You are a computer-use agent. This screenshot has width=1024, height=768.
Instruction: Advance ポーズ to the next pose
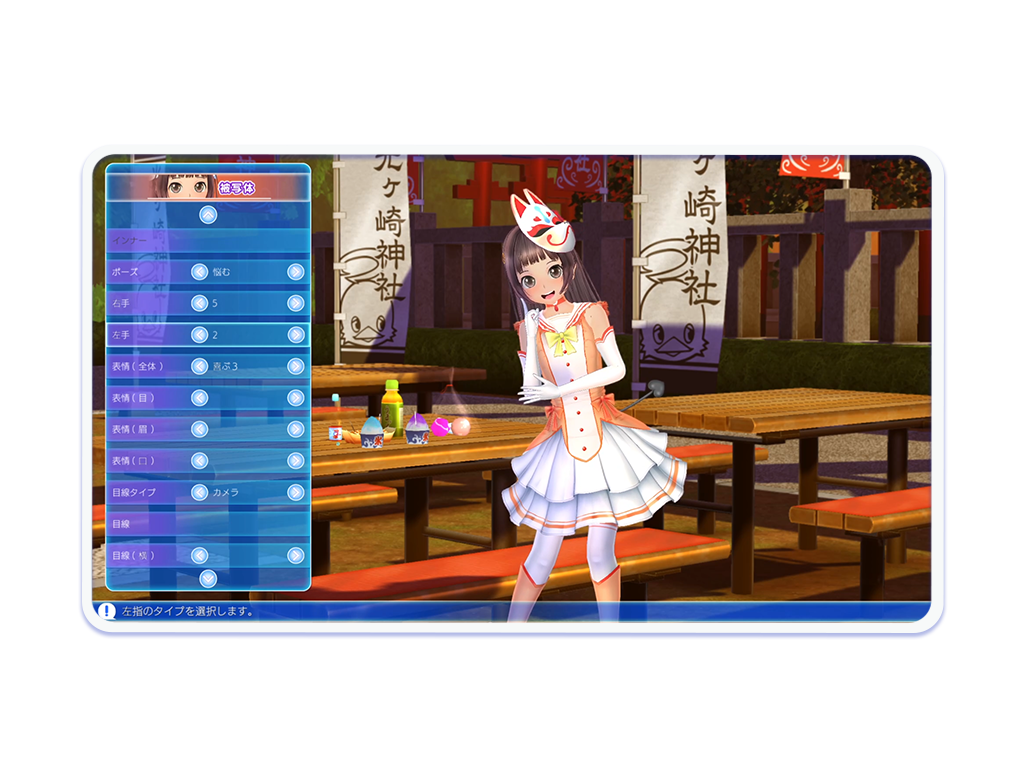click(295, 272)
